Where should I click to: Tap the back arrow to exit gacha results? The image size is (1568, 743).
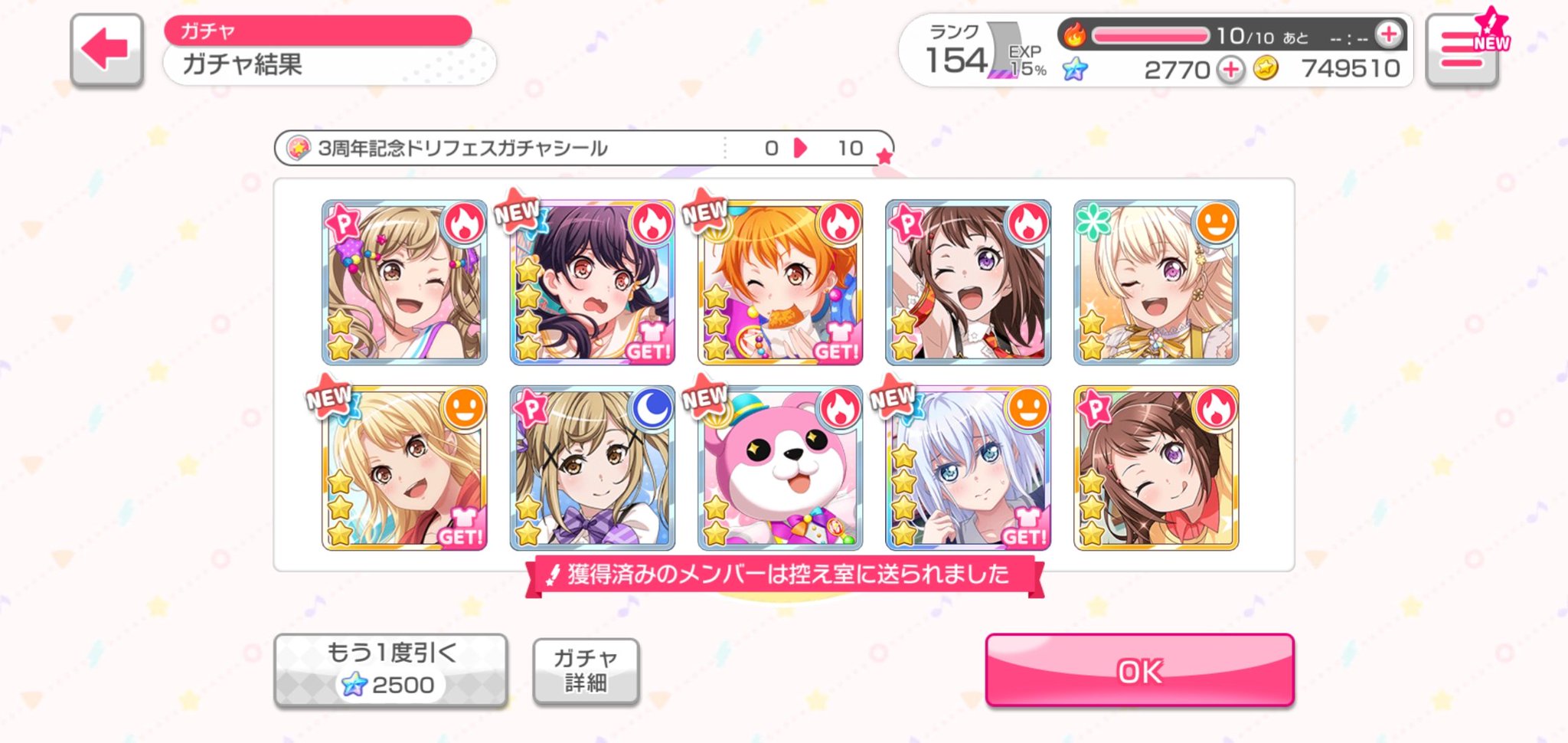(x=107, y=50)
